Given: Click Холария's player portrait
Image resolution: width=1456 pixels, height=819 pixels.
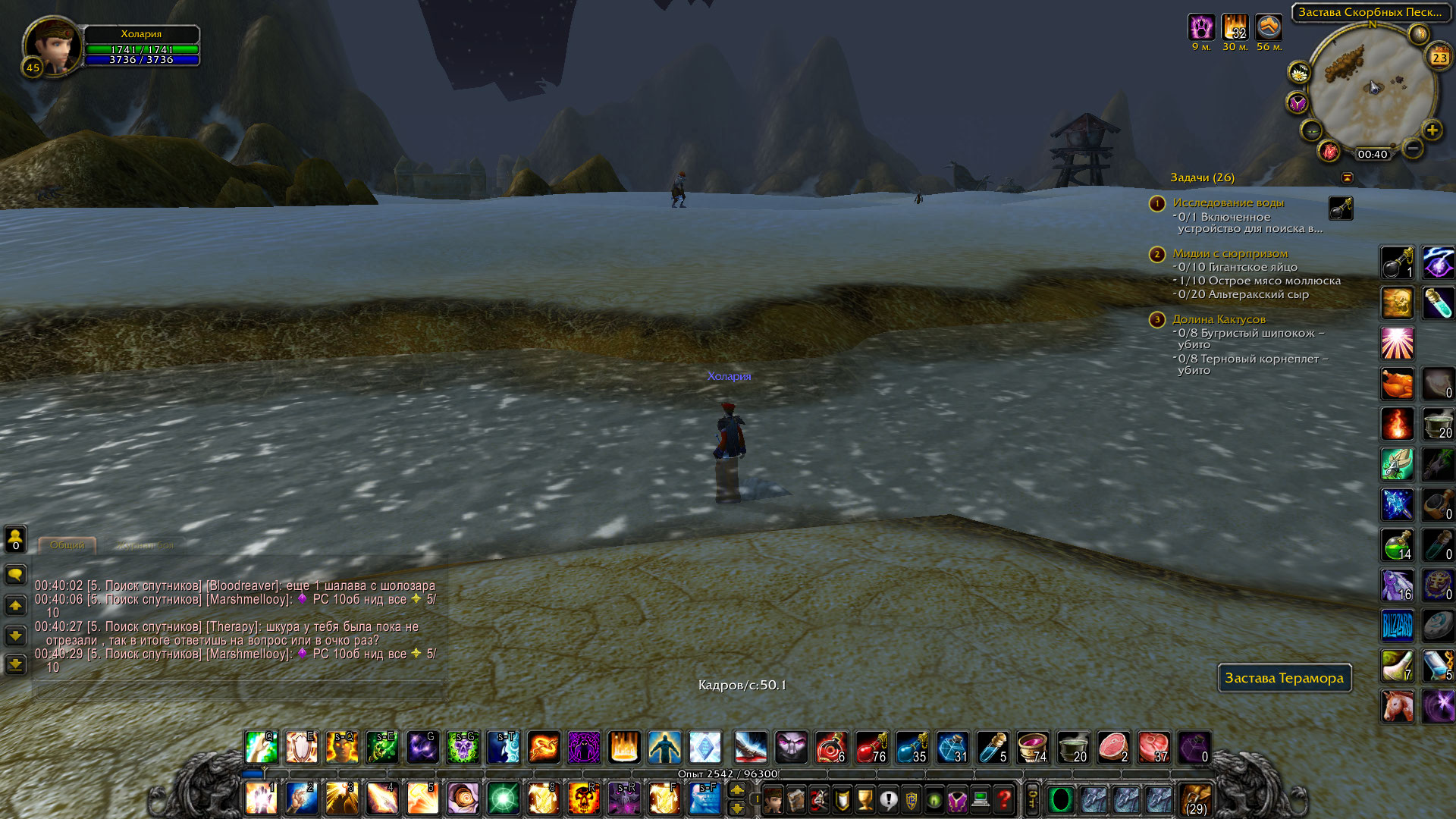Looking at the screenshot, I should tap(53, 45).
